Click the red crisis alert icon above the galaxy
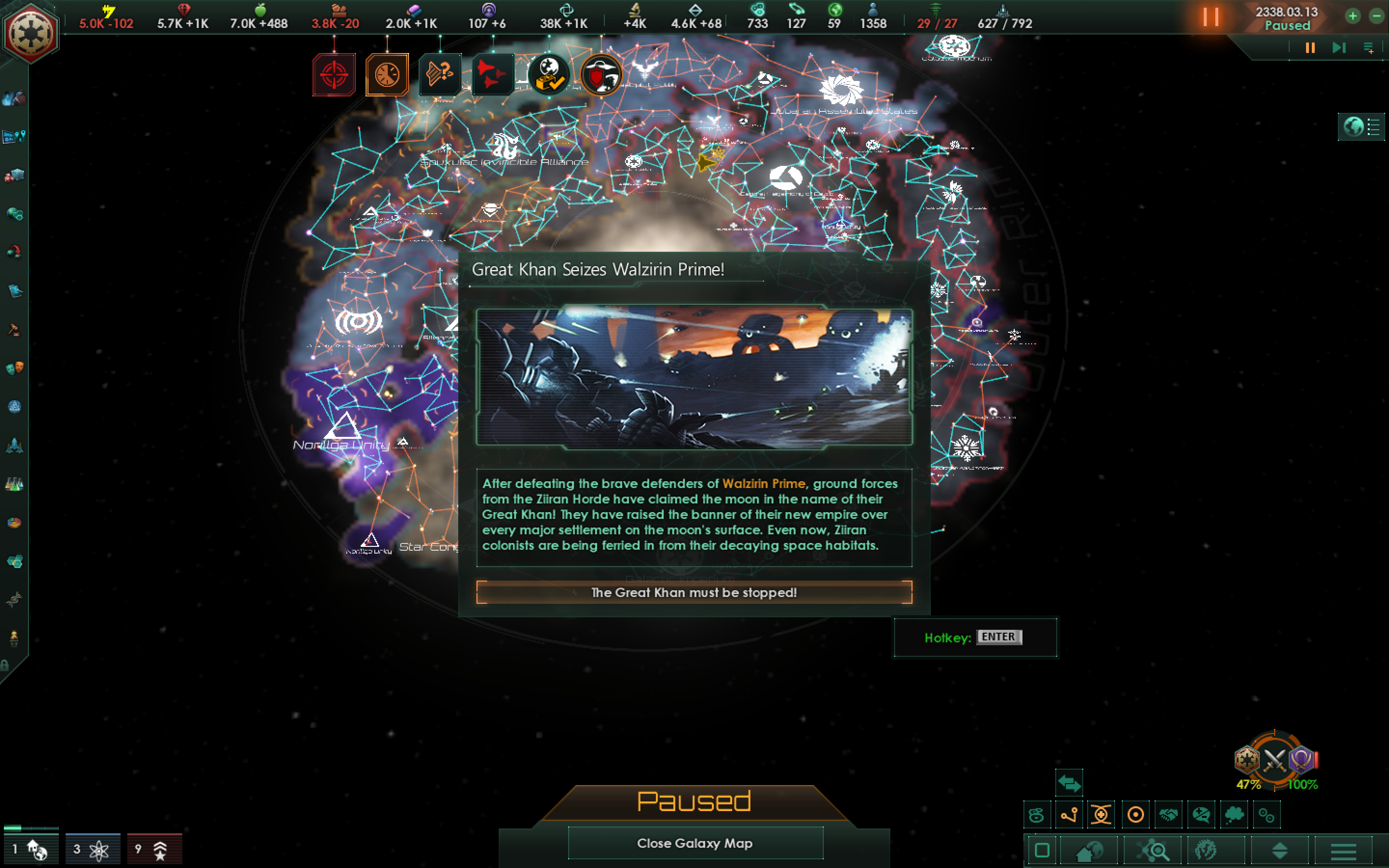The width and height of the screenshot is (1389, 868). click(335, 74)
